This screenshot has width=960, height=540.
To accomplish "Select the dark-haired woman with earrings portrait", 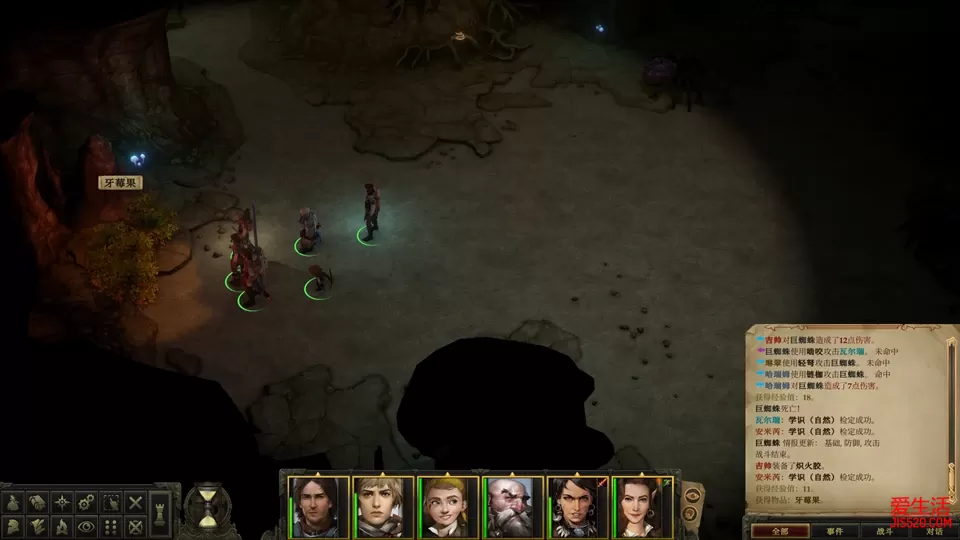I will coord(577,507).
